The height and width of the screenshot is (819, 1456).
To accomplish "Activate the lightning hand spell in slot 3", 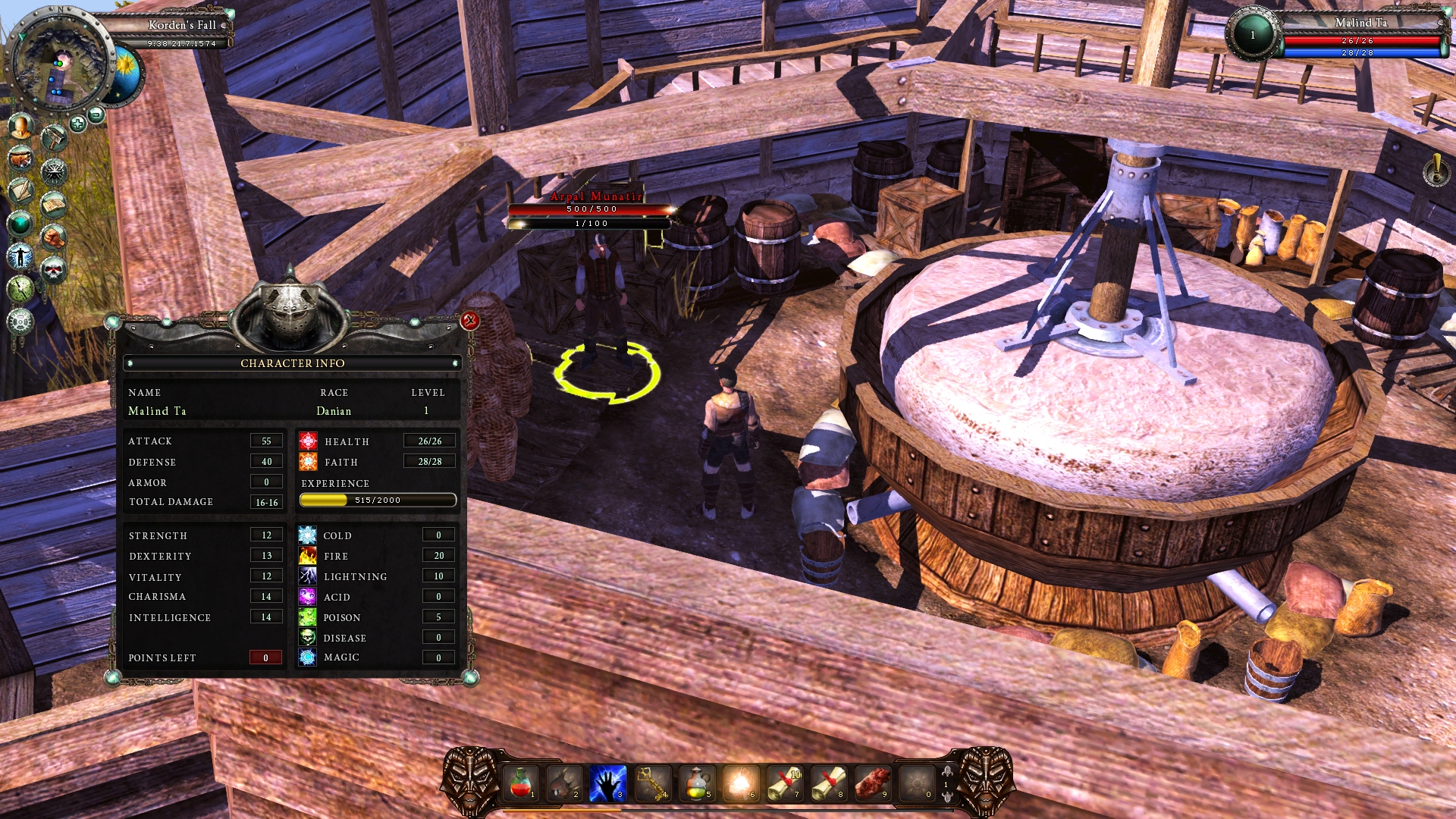I will pos(607,783).
